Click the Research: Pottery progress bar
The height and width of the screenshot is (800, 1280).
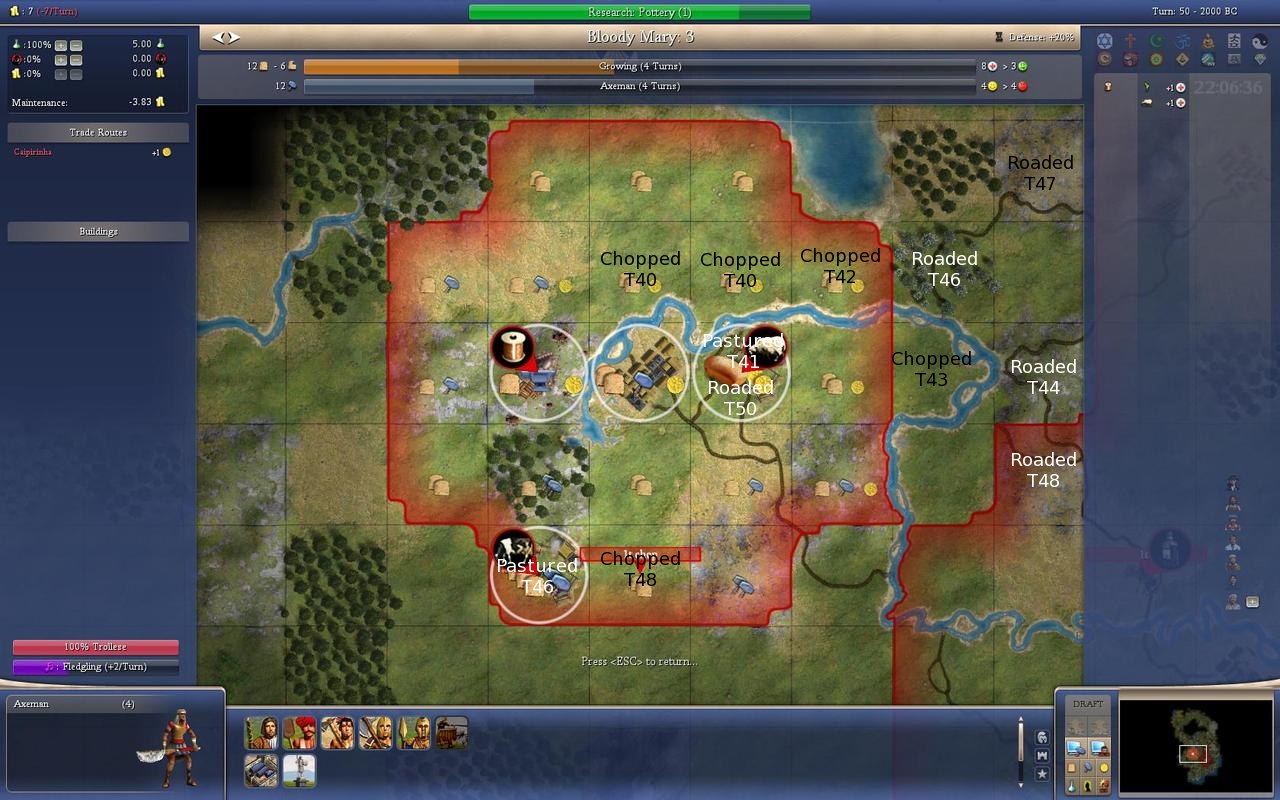pos(639,12)
